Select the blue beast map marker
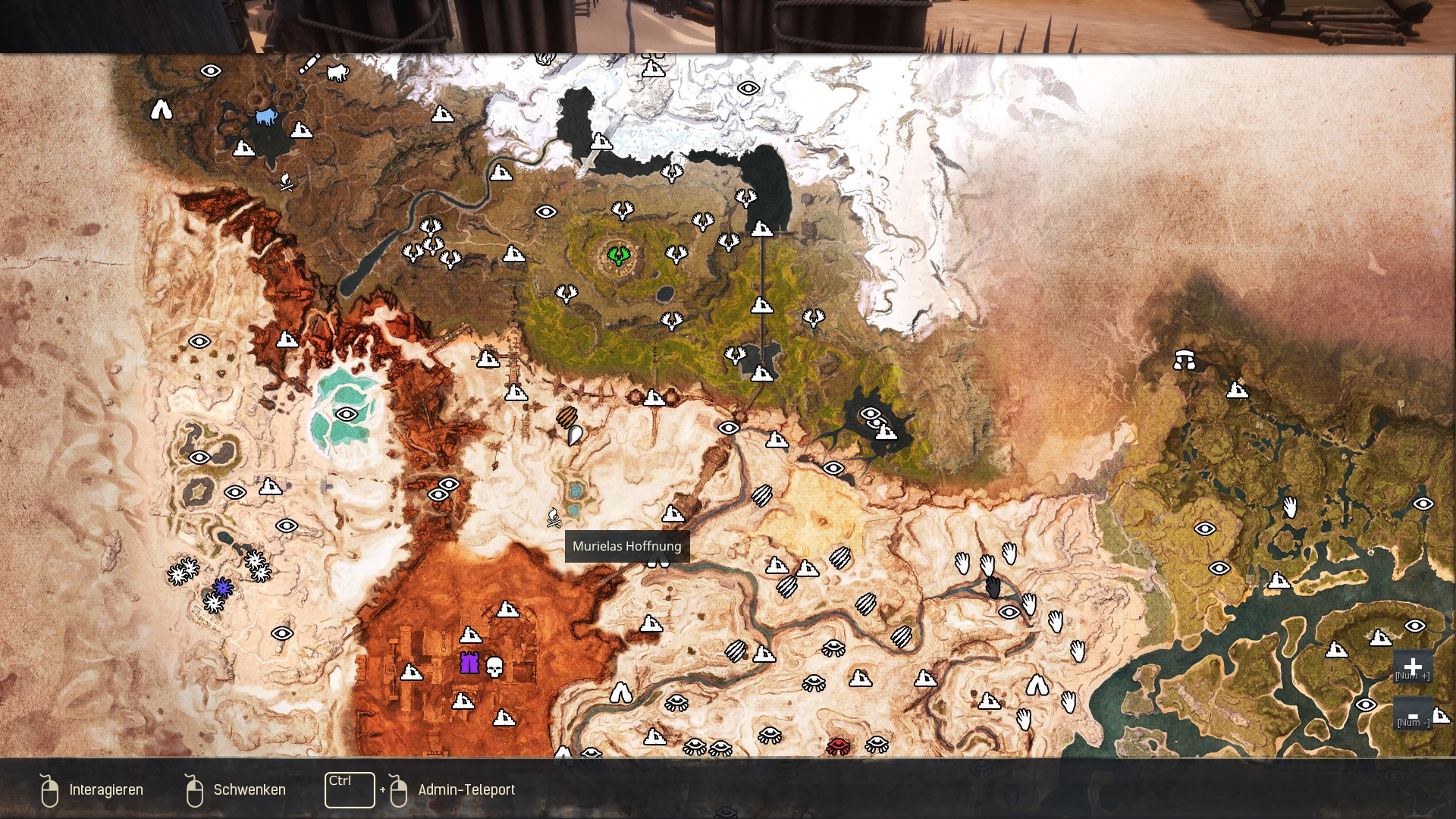1456x819 pixels. click(x=265, y=117)
